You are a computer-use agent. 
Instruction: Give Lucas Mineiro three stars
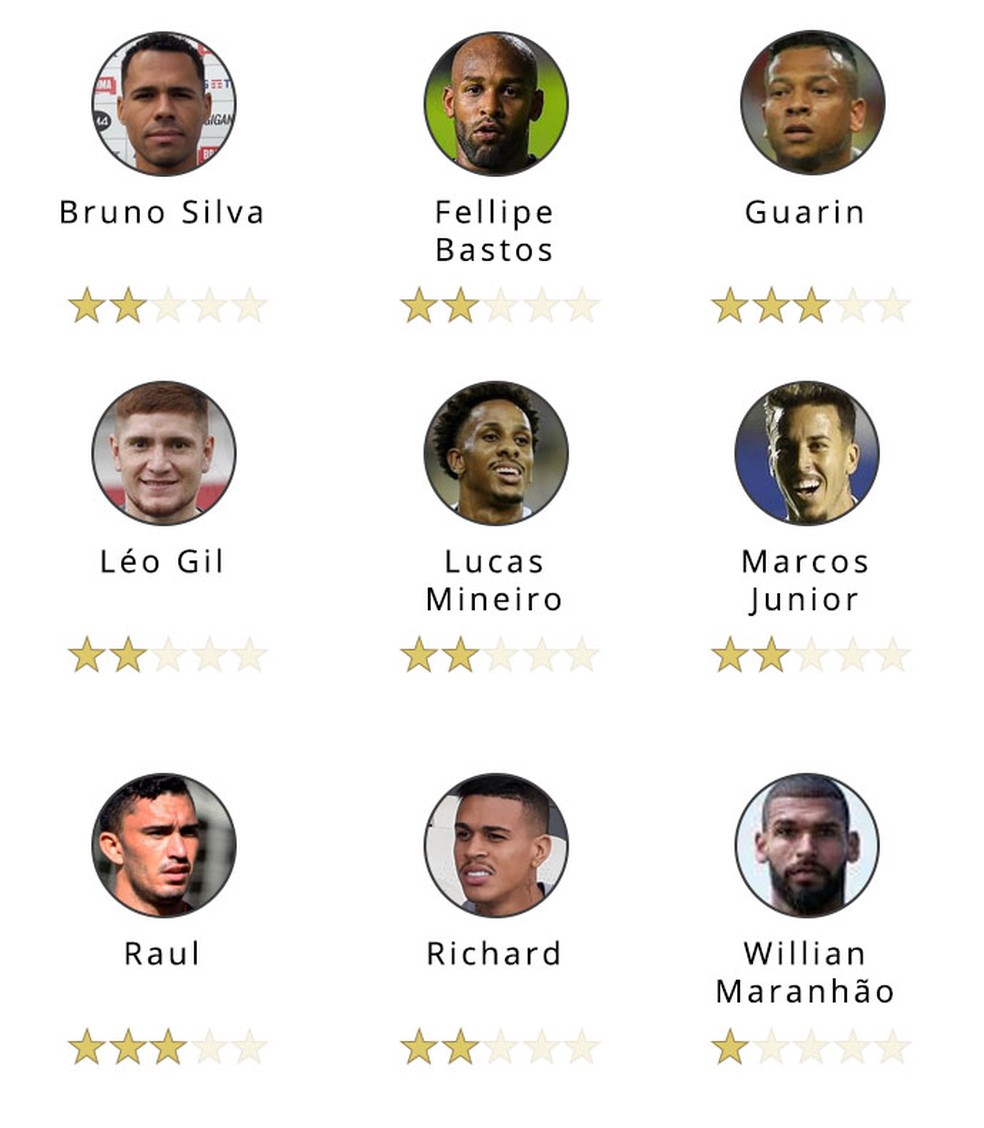(500, 655)
